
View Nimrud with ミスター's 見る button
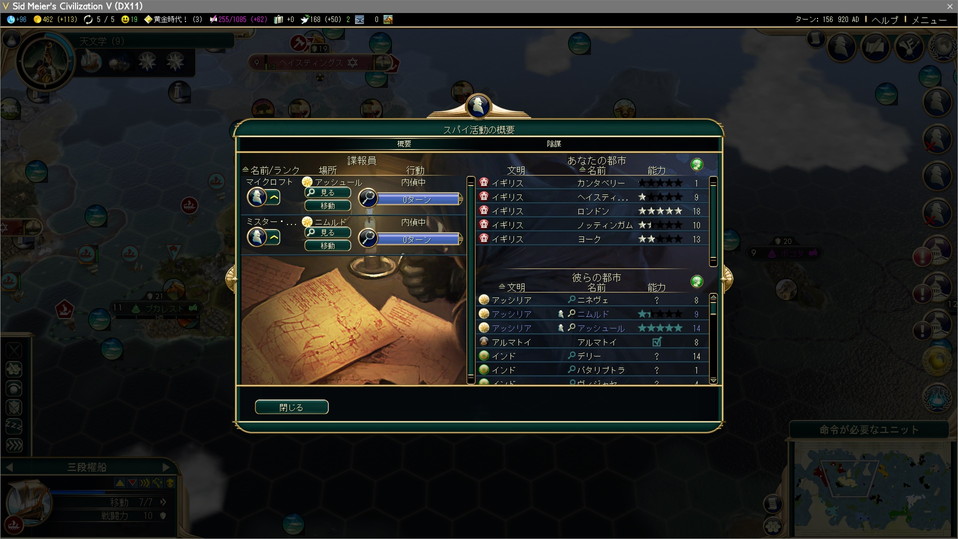pyautogui.click(x=328, y=232)
